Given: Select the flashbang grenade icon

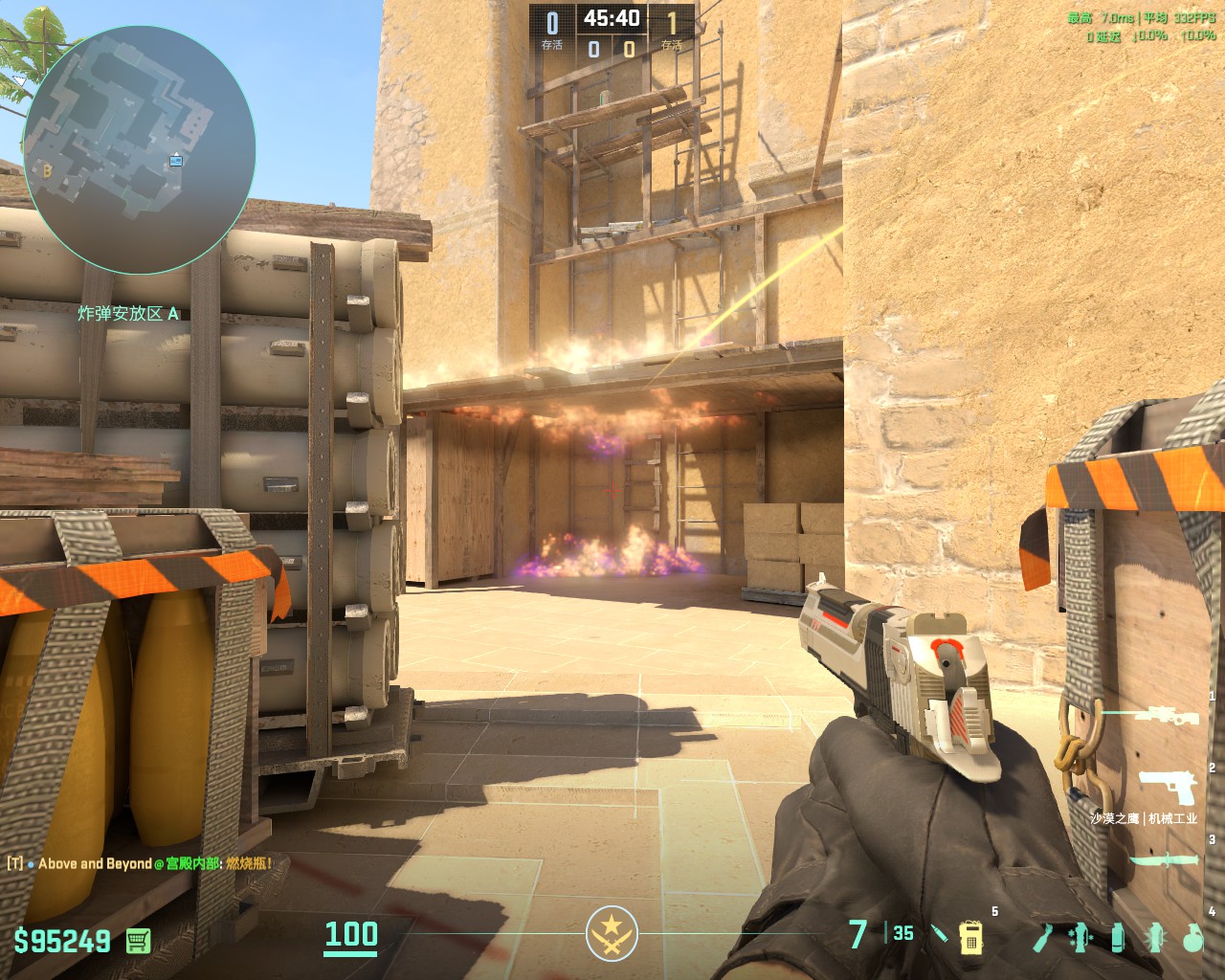Looking at the screenshot, I should (1154, 936).
